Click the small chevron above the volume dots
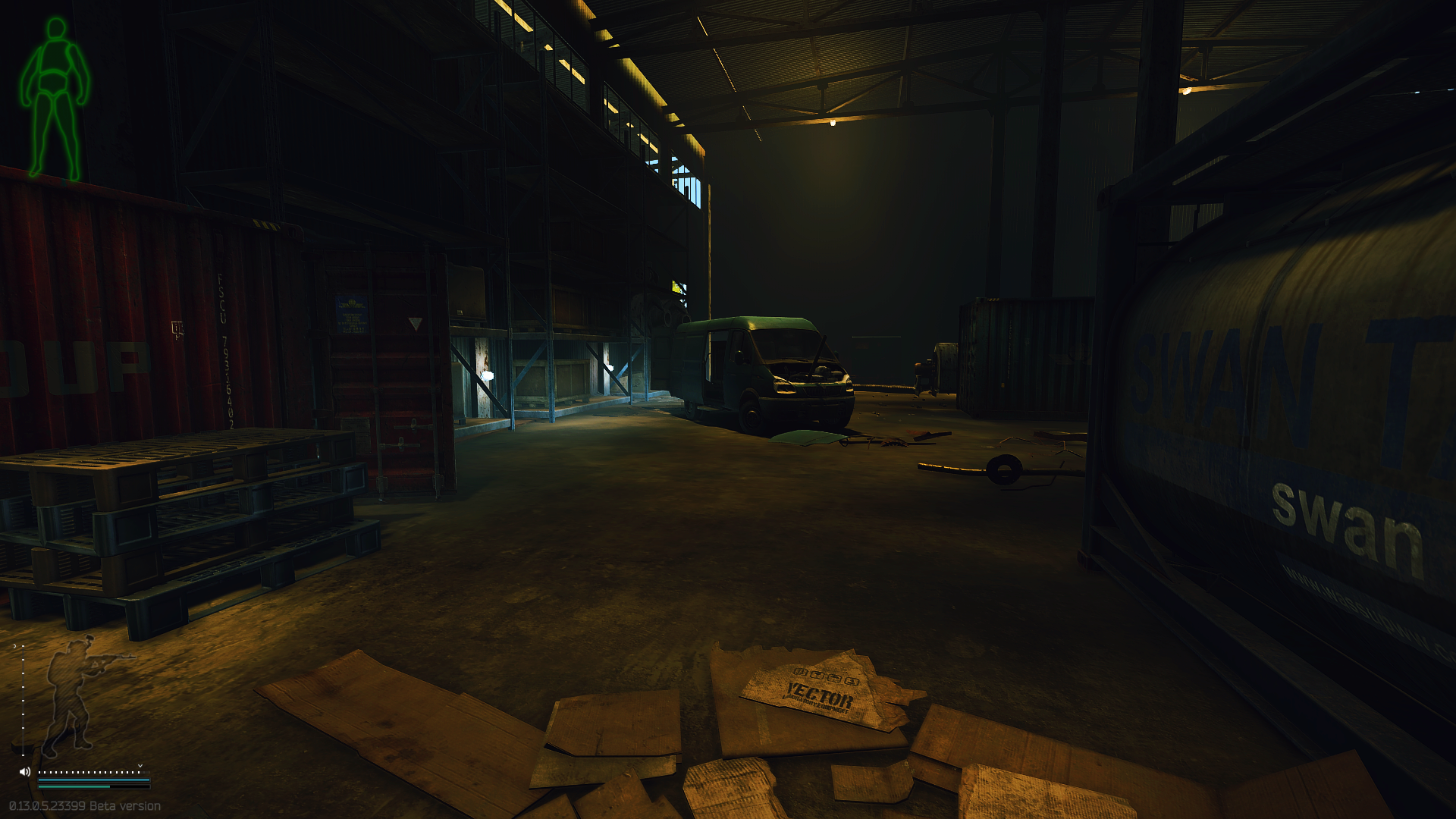1456x819 pixels. click(x=140, y=765)
